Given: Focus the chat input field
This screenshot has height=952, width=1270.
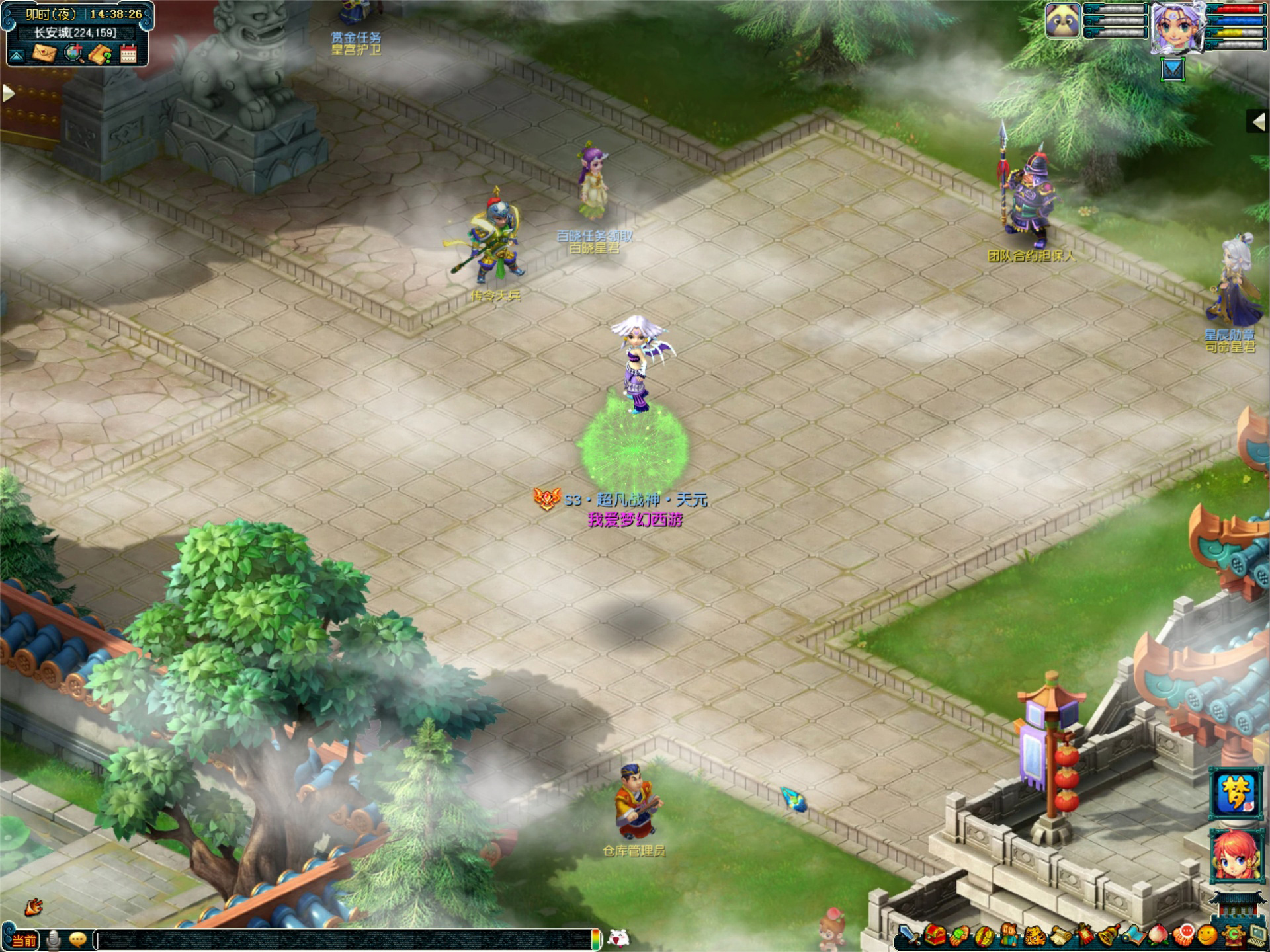Looking at the screenshot, I should pyautogui.click(x=344, y=939).
